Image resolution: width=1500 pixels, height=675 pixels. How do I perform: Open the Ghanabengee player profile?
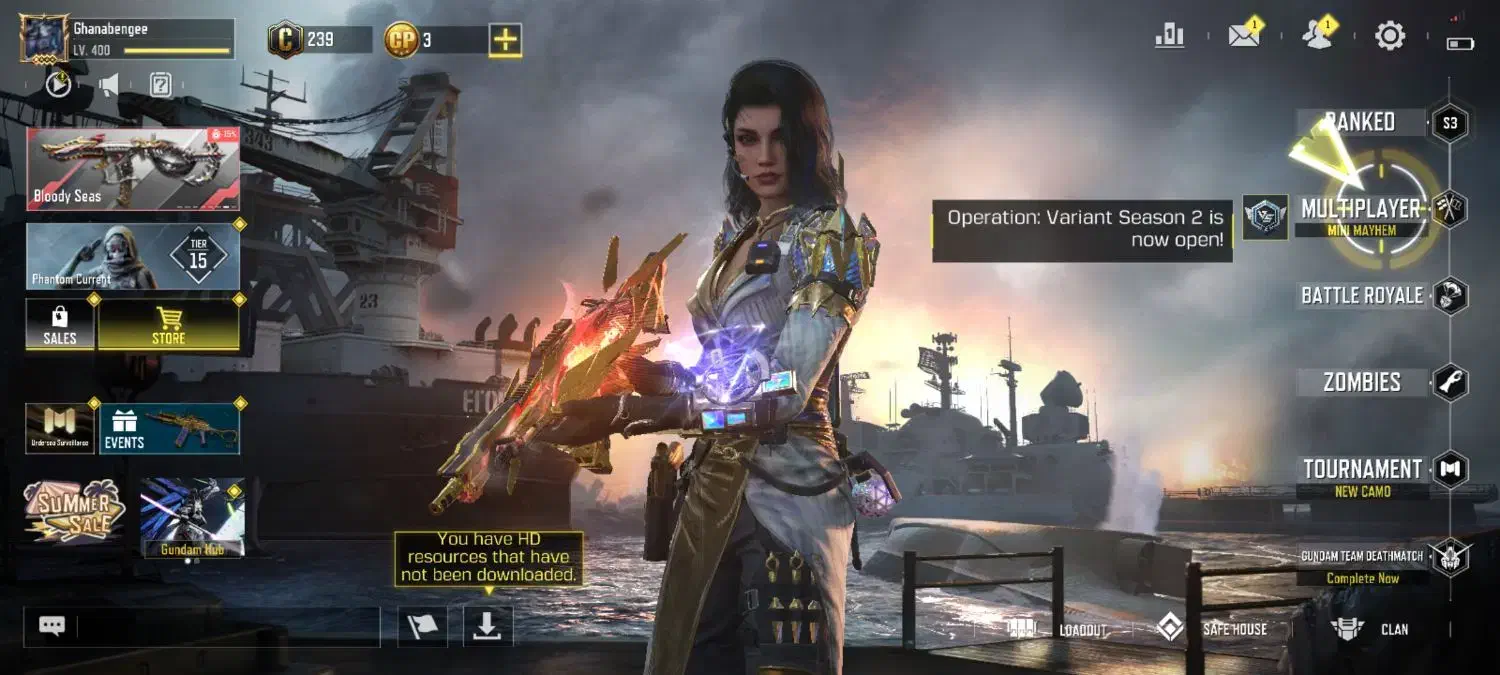(x=44, y=39)
